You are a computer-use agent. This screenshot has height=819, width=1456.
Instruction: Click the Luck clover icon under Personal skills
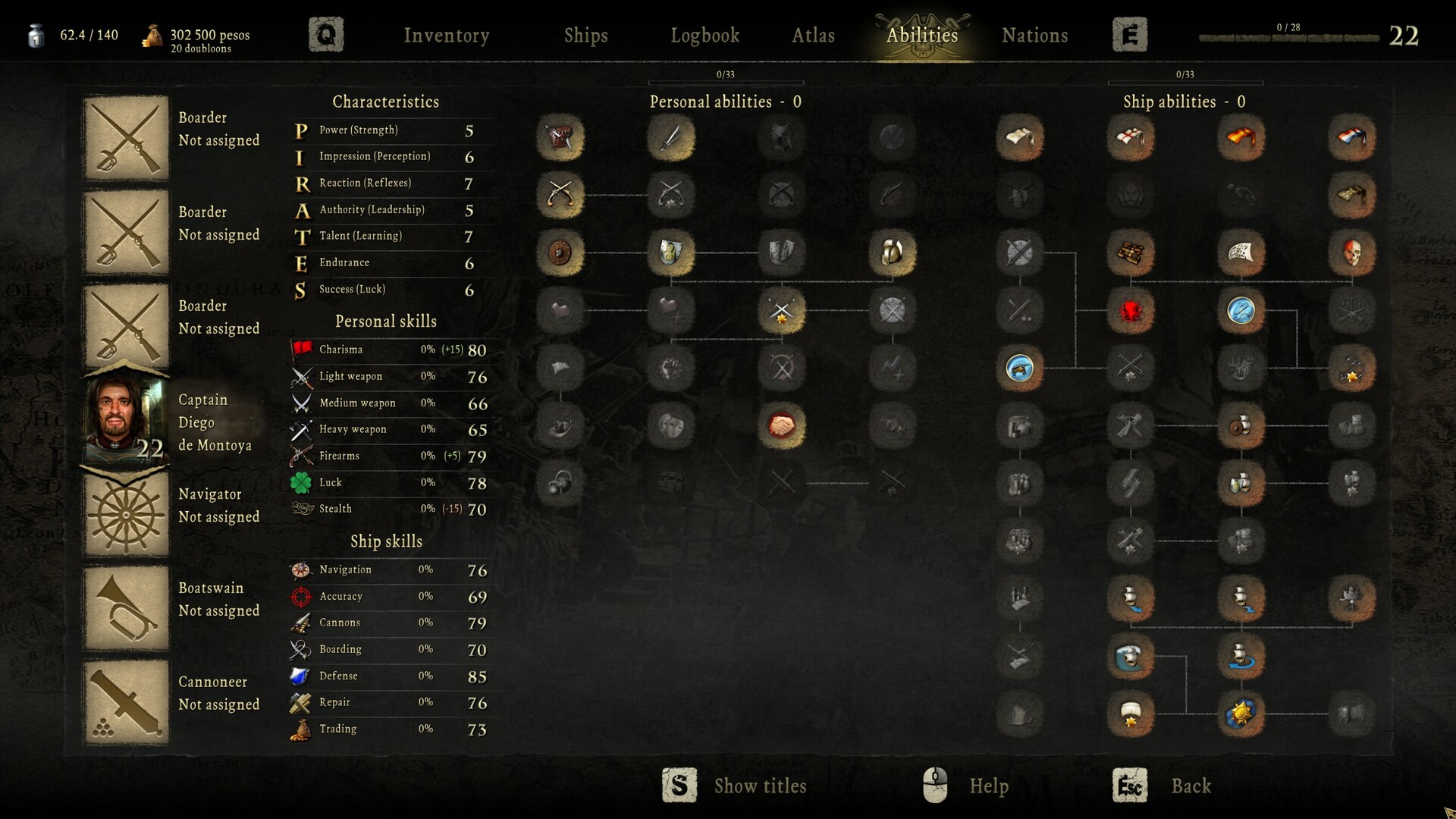(300, 482)
